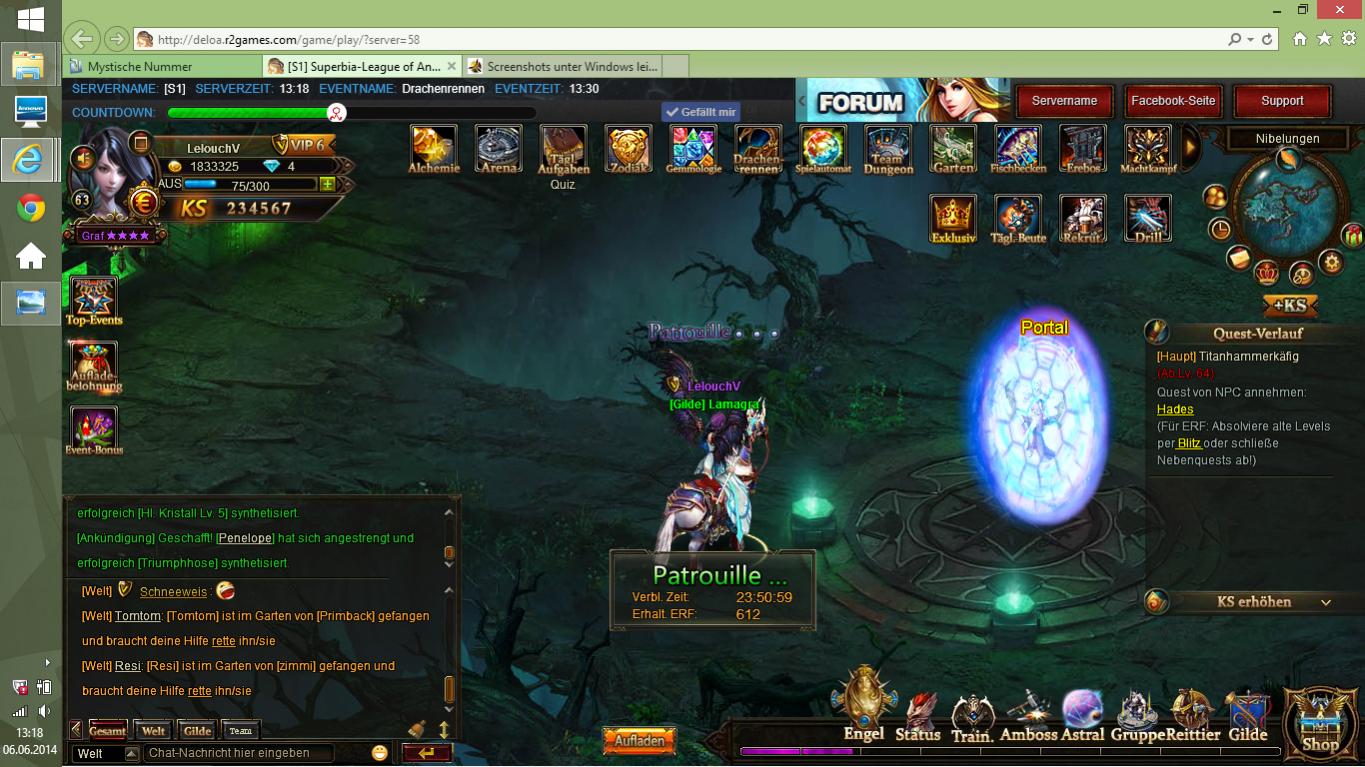Click the red Support button
The height and width of the screenshot is (767, 1365).
click(1282, 101)
